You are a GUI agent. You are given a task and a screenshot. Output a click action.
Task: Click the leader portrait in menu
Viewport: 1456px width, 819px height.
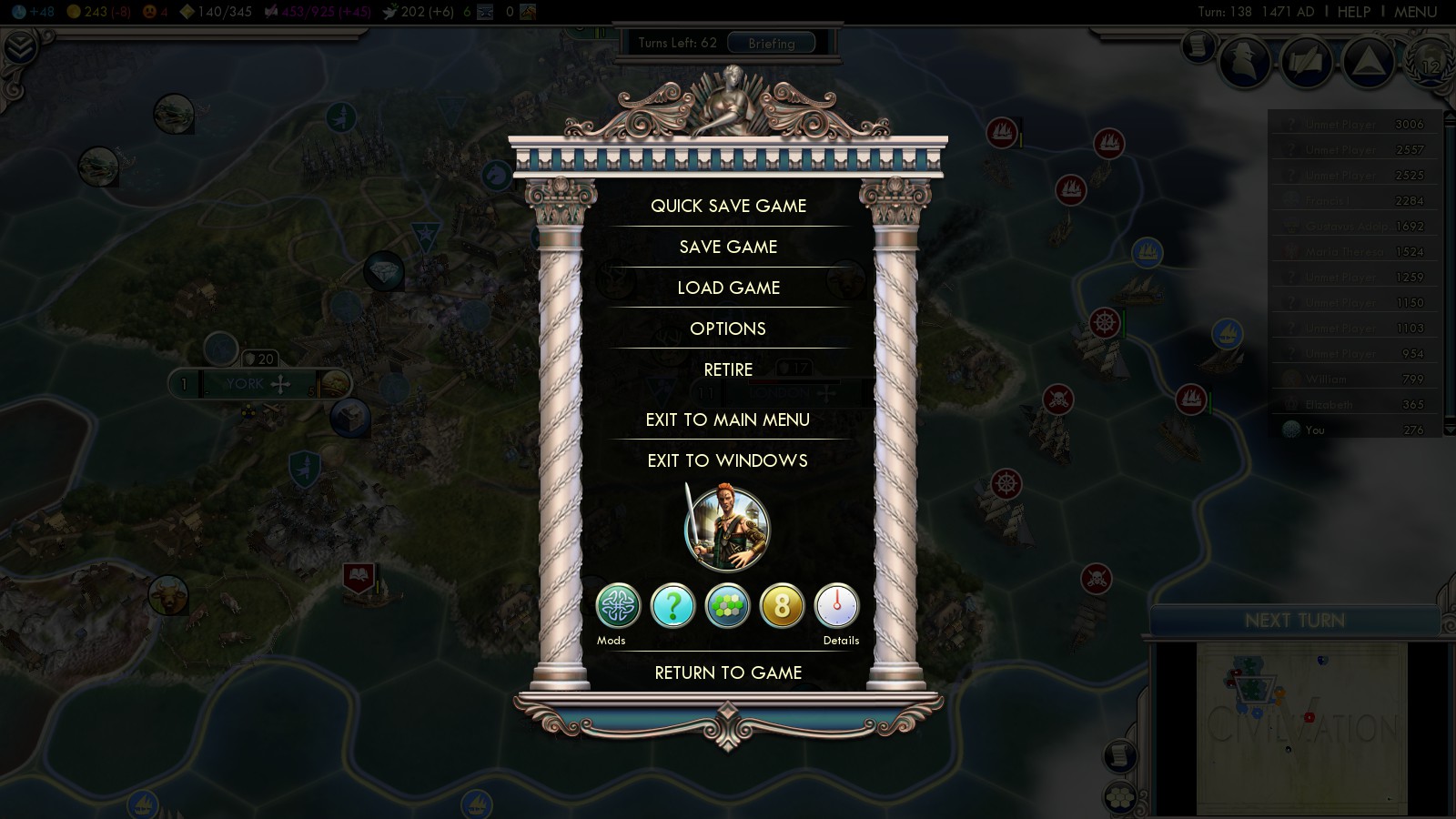[x=726, y=529]
